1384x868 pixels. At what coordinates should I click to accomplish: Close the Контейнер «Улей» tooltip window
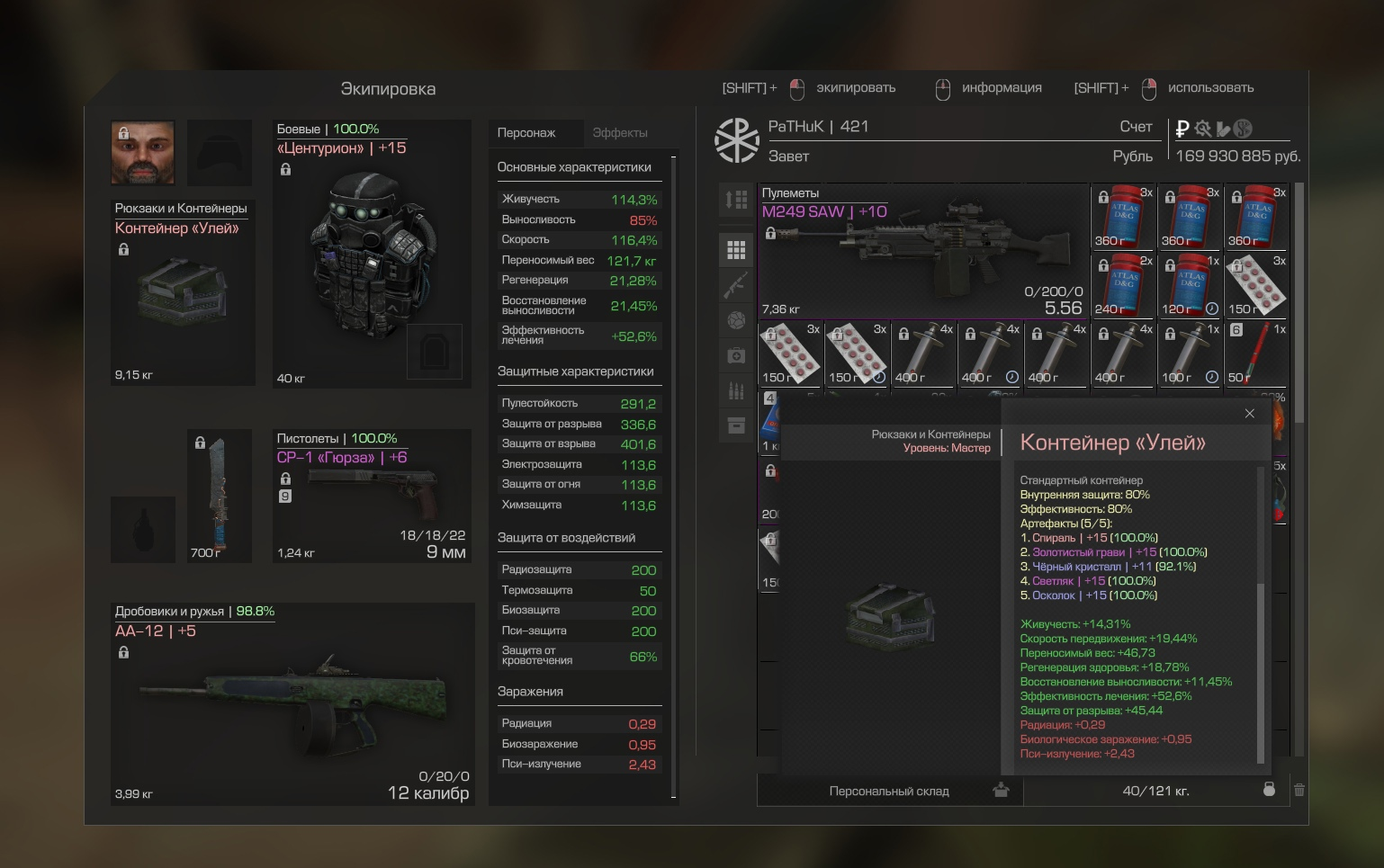coord(1249,414)
